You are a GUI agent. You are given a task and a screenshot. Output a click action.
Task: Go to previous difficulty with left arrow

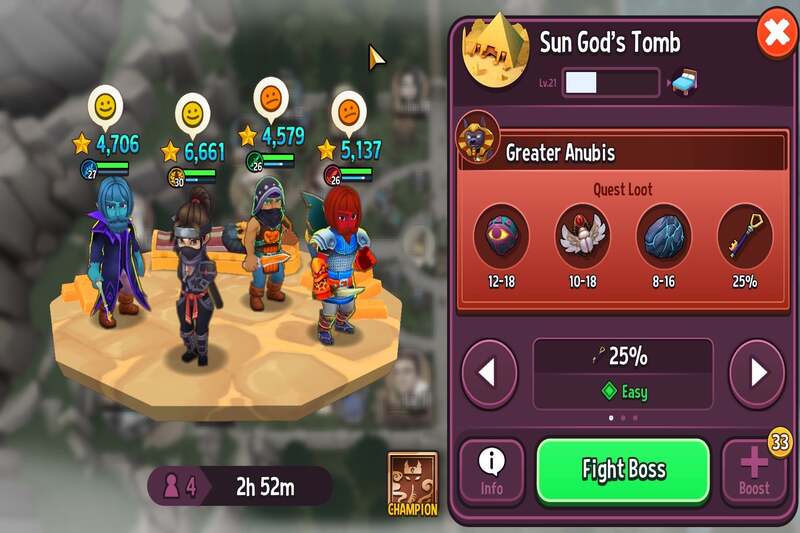click(488, 374)
